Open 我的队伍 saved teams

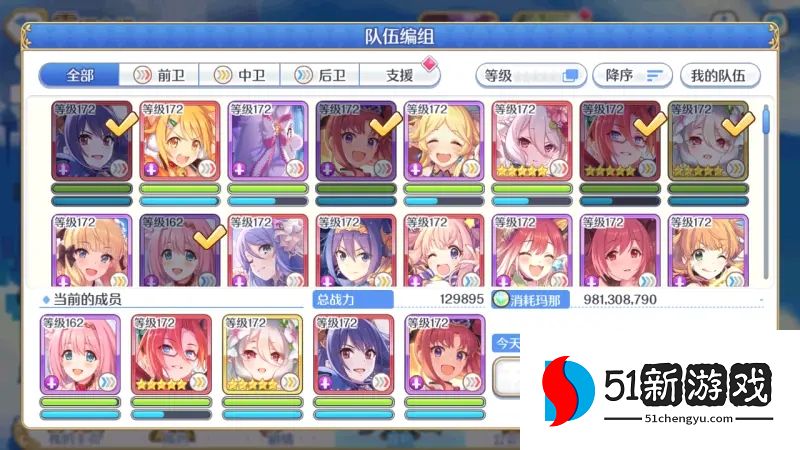[719, 75]
